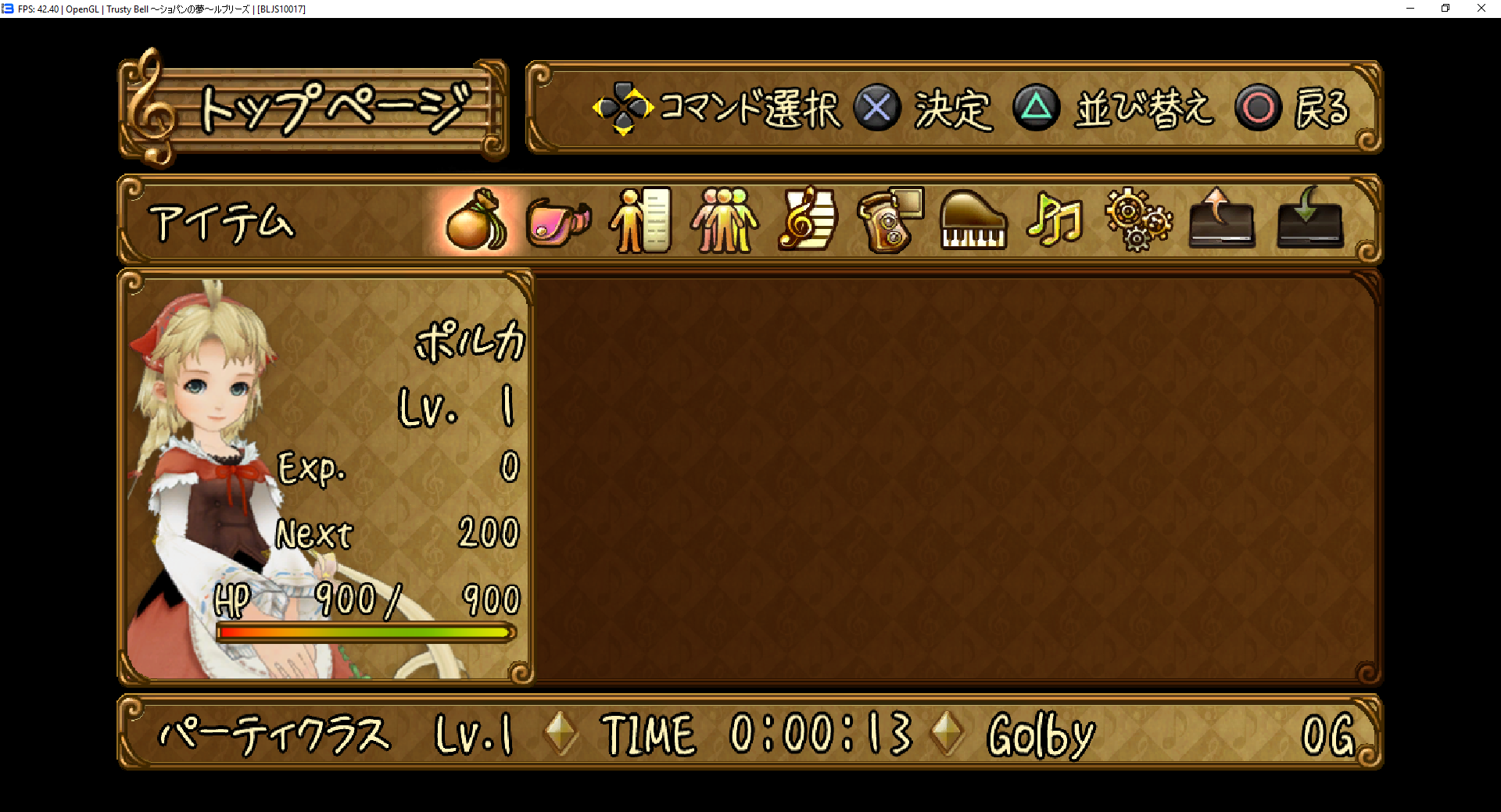Close the emulator window
1501x812 pixels.
point(1481,9)
